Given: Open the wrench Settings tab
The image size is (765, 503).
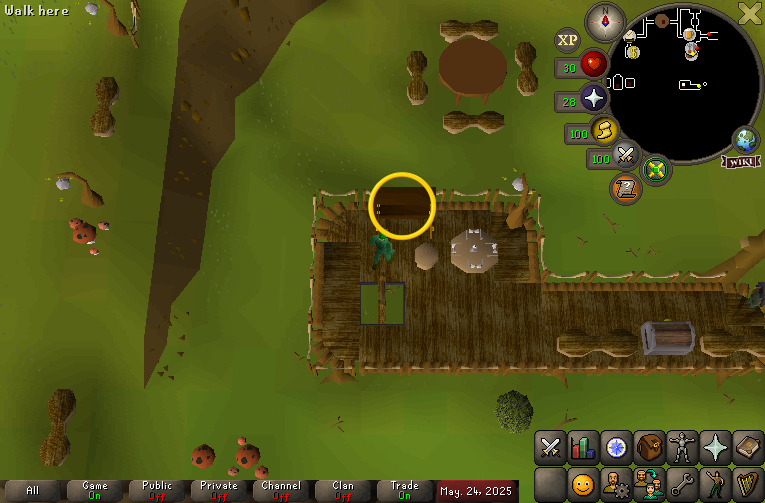Looking at the screenshot, I should click(x=681, y=485).
